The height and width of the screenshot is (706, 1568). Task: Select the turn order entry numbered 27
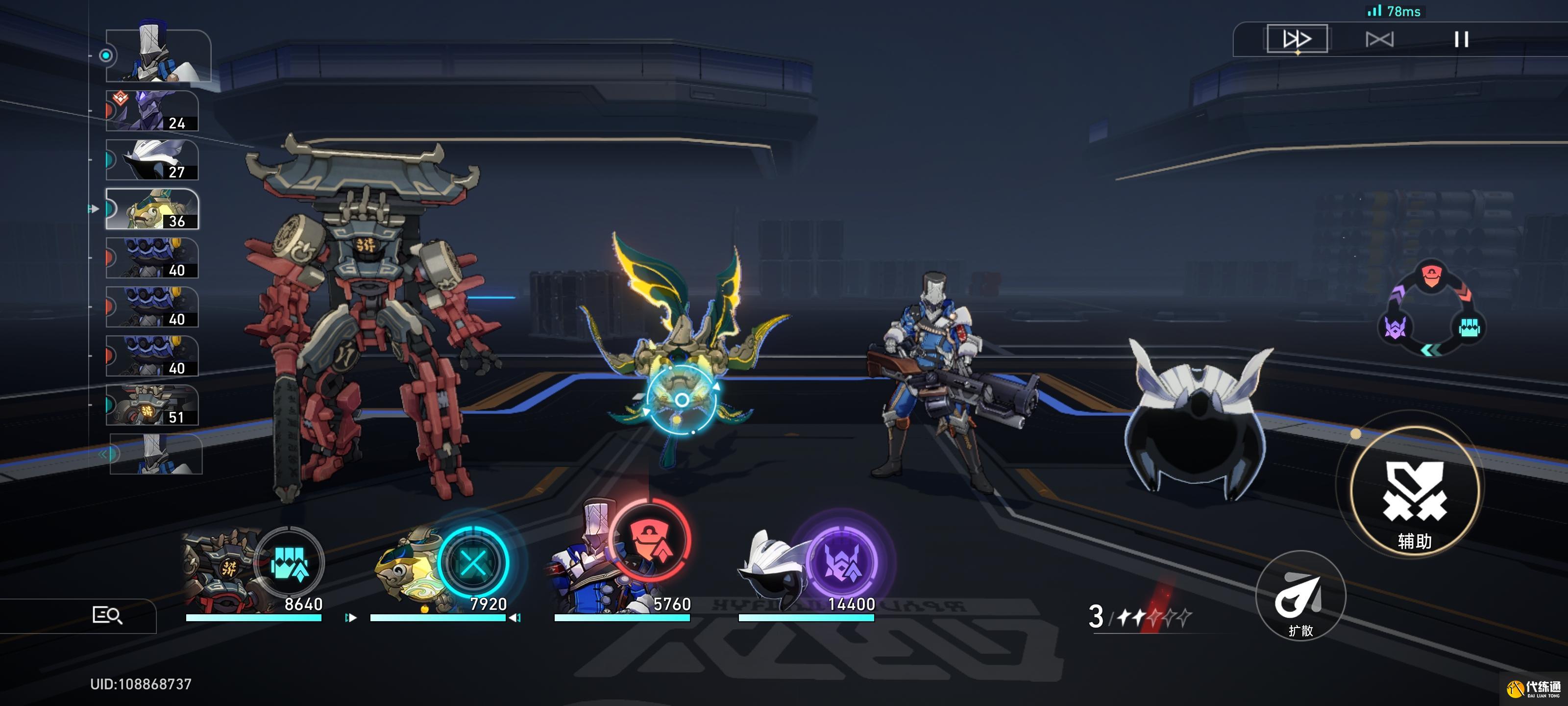[152, 160]
